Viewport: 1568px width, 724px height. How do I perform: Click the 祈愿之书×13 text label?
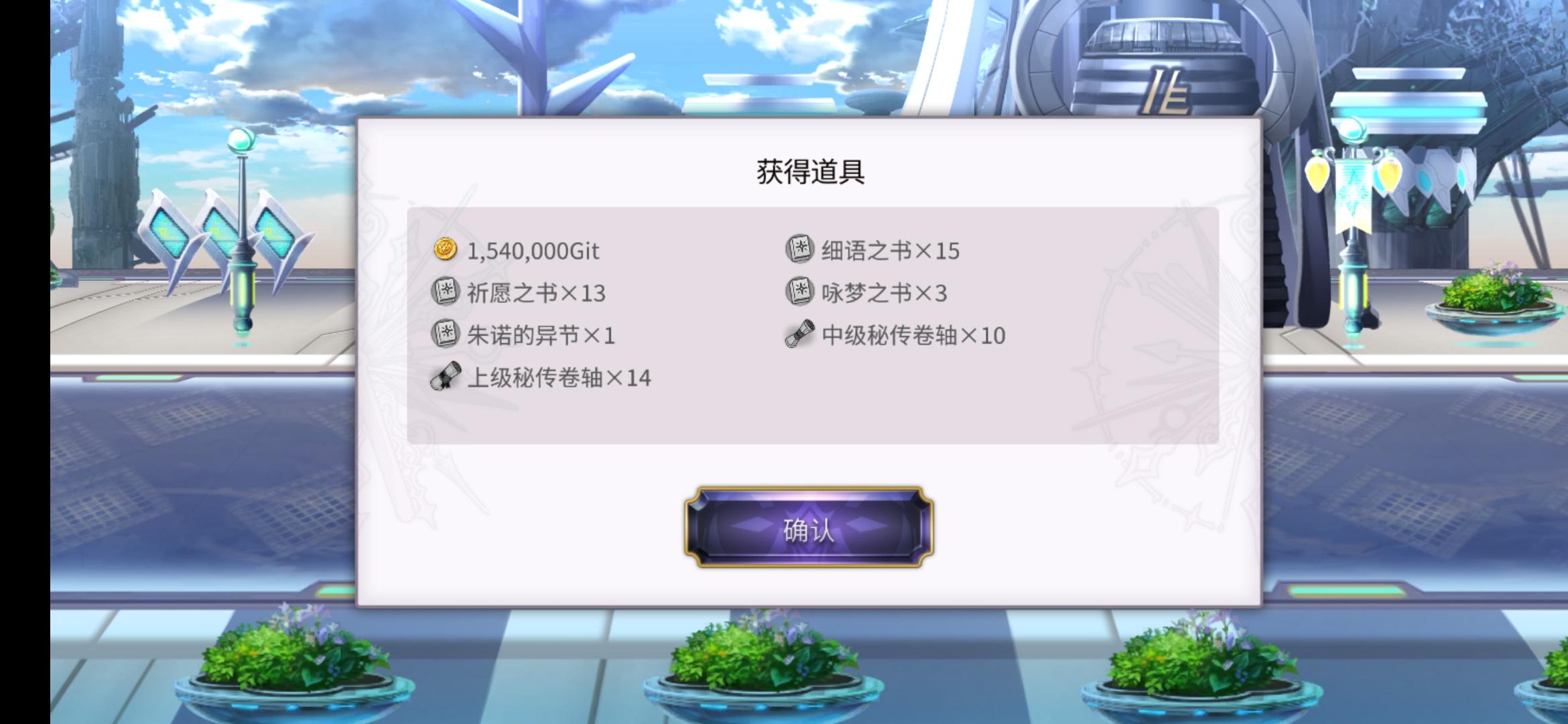[x=536, y=293]
